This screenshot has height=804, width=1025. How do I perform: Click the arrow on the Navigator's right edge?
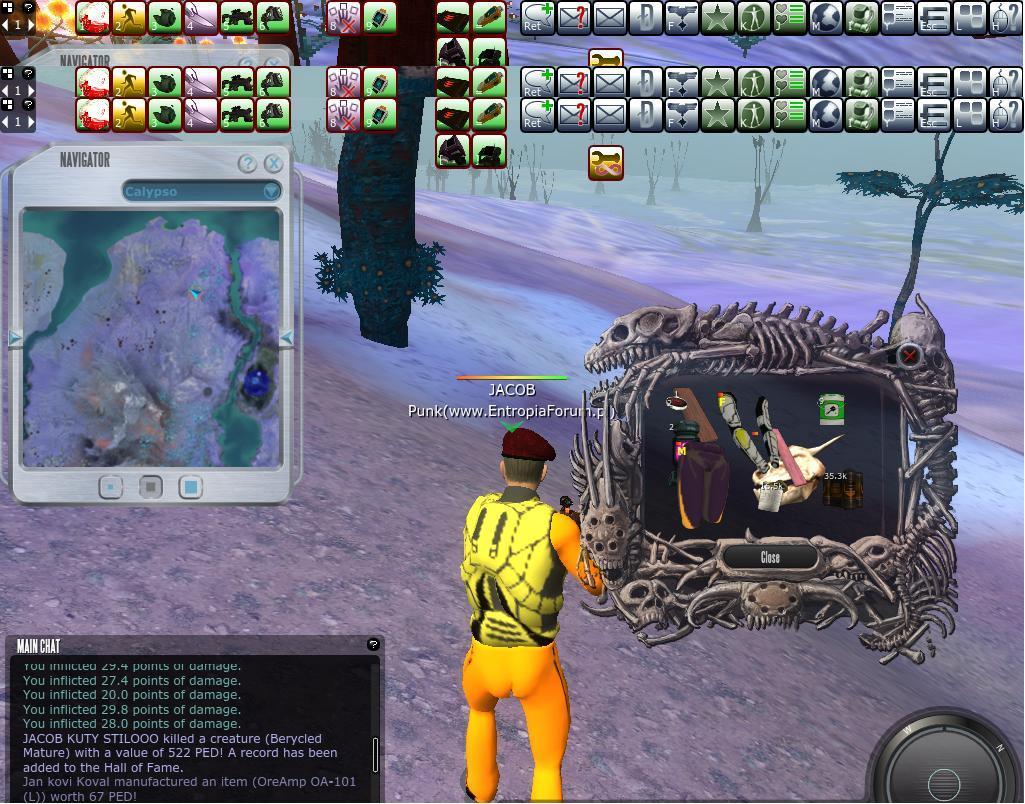tap(287, 339)
